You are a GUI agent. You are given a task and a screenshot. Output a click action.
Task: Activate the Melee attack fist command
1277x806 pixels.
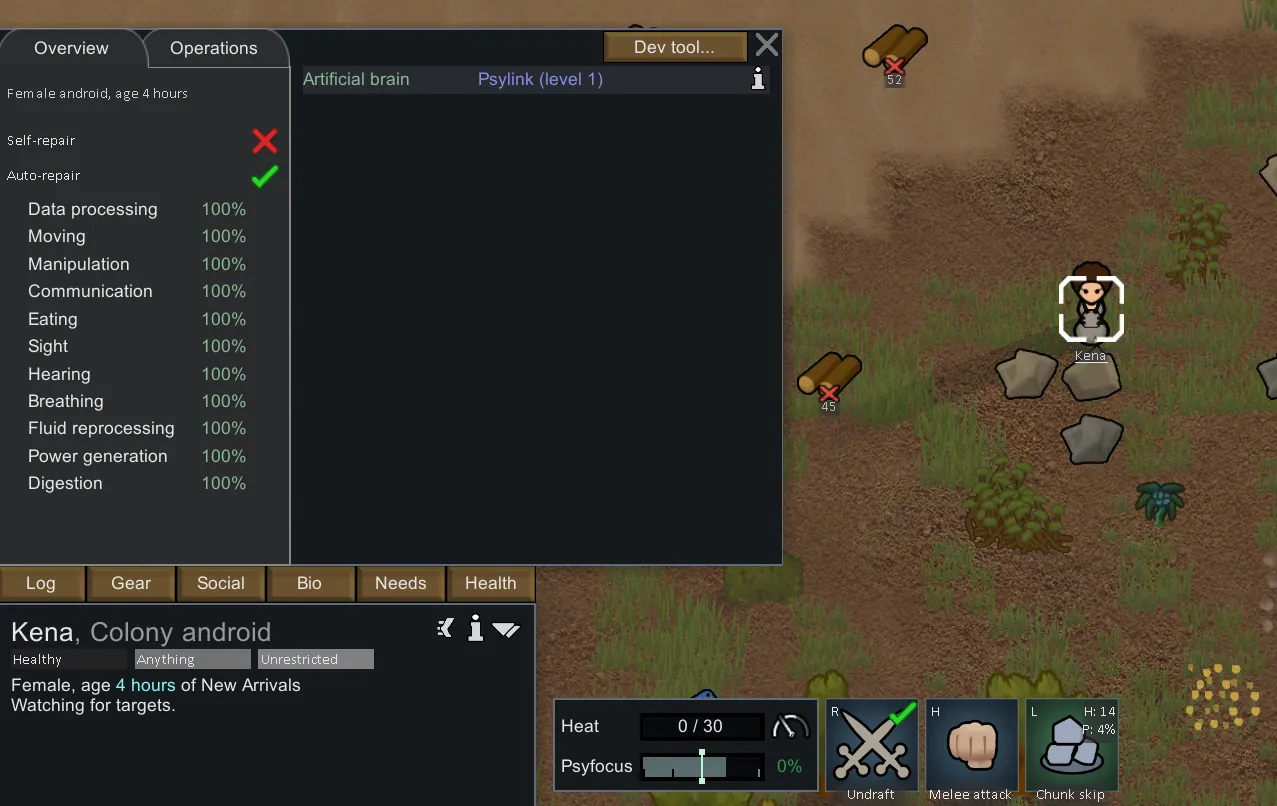click(971, 745)
